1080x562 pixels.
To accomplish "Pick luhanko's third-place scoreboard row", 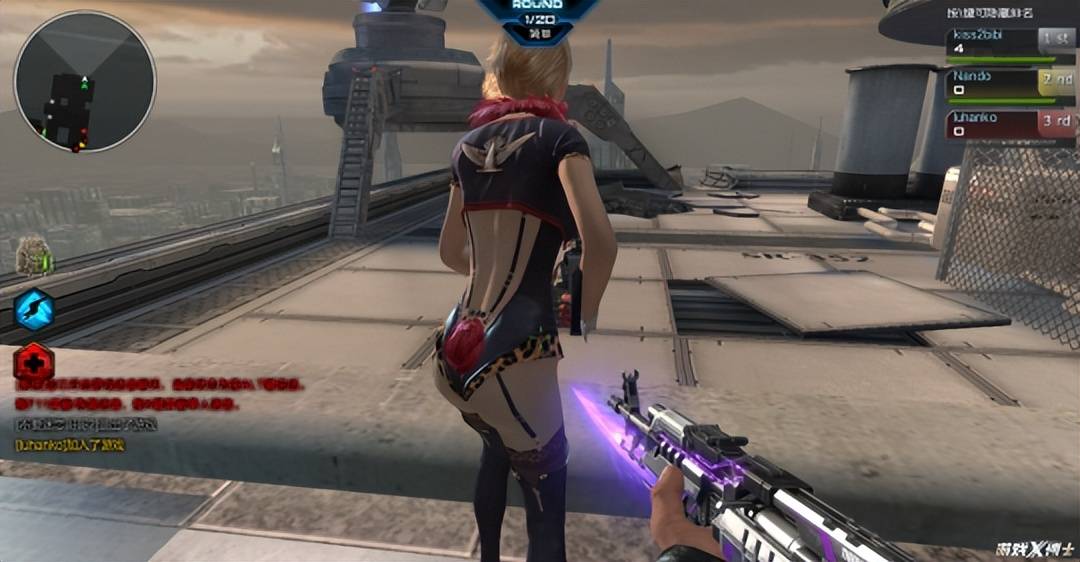I will click(x=1010, y=124).
